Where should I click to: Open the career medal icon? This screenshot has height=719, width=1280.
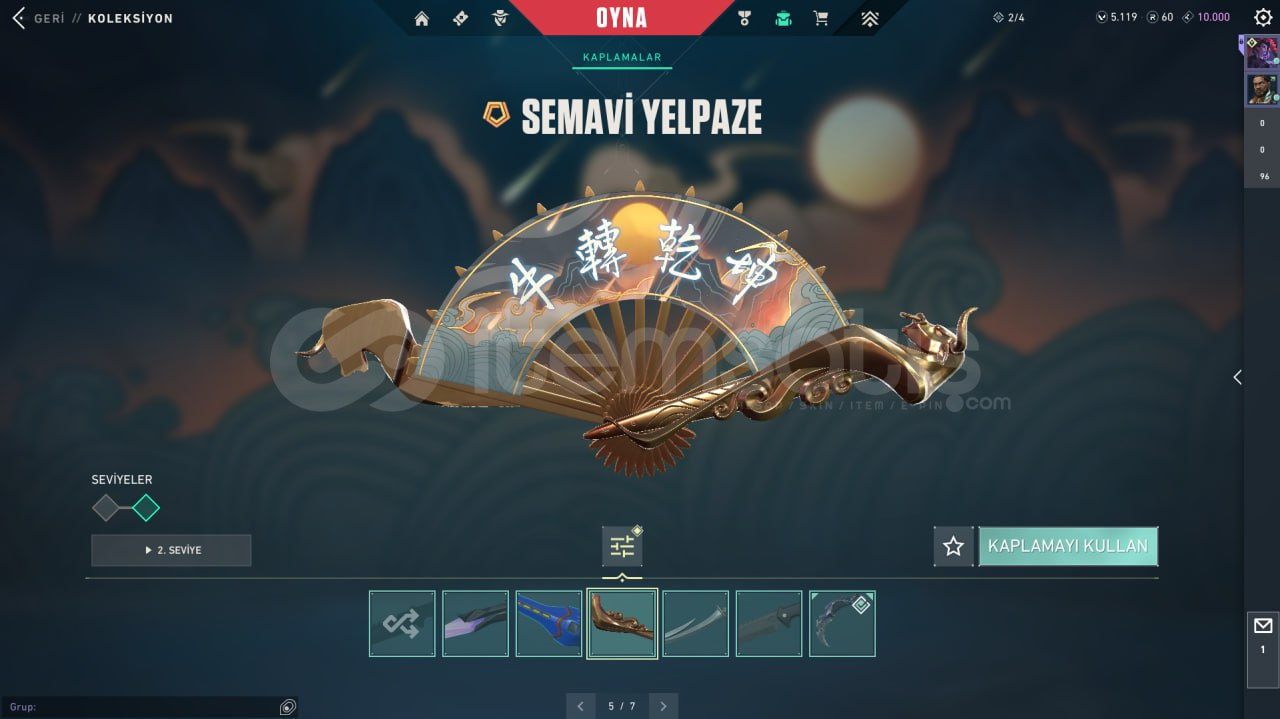tap(744, 18)
